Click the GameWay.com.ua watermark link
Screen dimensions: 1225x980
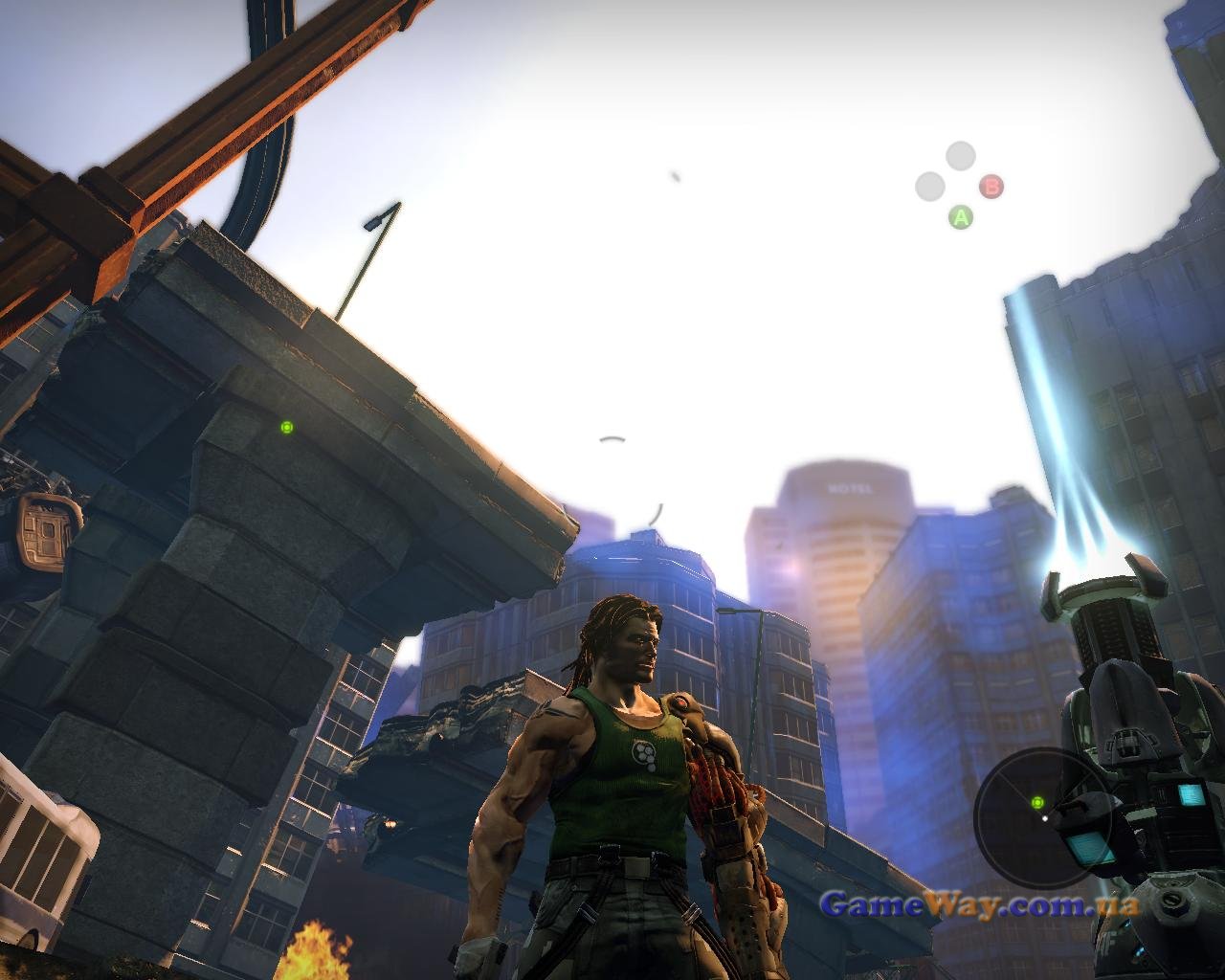coord(979,902)
